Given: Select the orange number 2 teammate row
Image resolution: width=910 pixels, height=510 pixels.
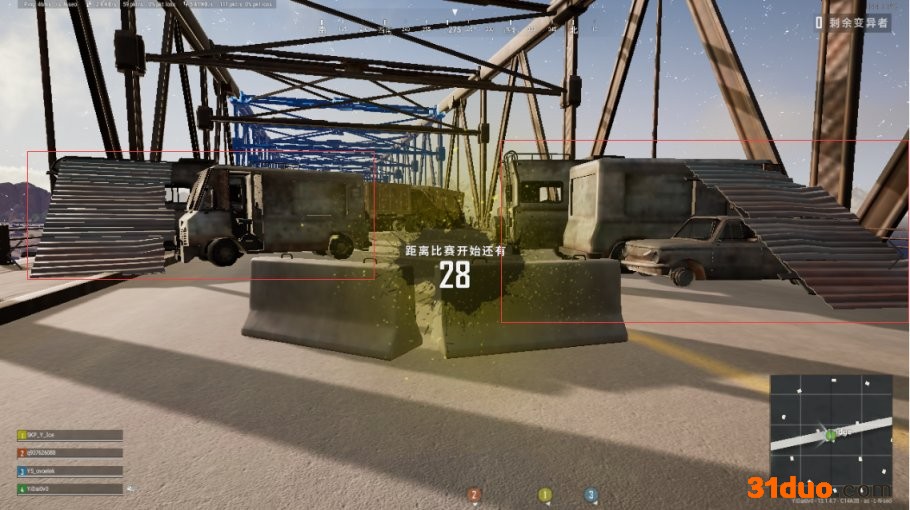Looking at the screenshot, I should [69, 453].
